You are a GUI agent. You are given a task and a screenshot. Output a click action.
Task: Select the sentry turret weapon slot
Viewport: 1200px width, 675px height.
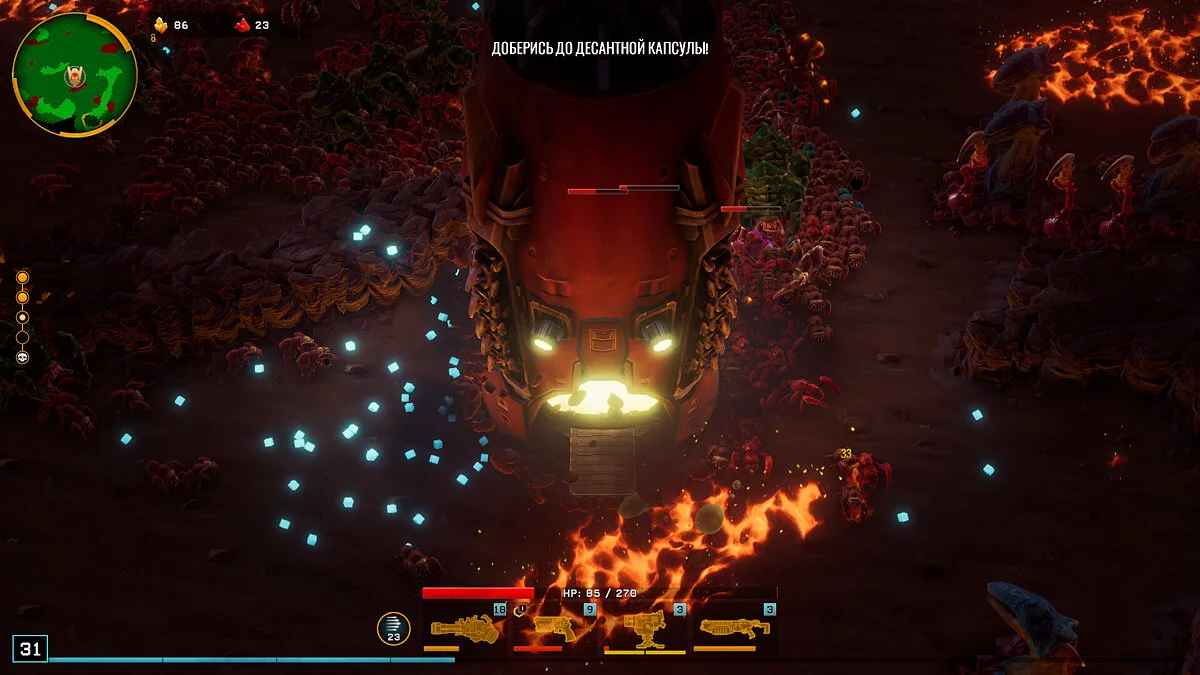[x=644, y=628]
